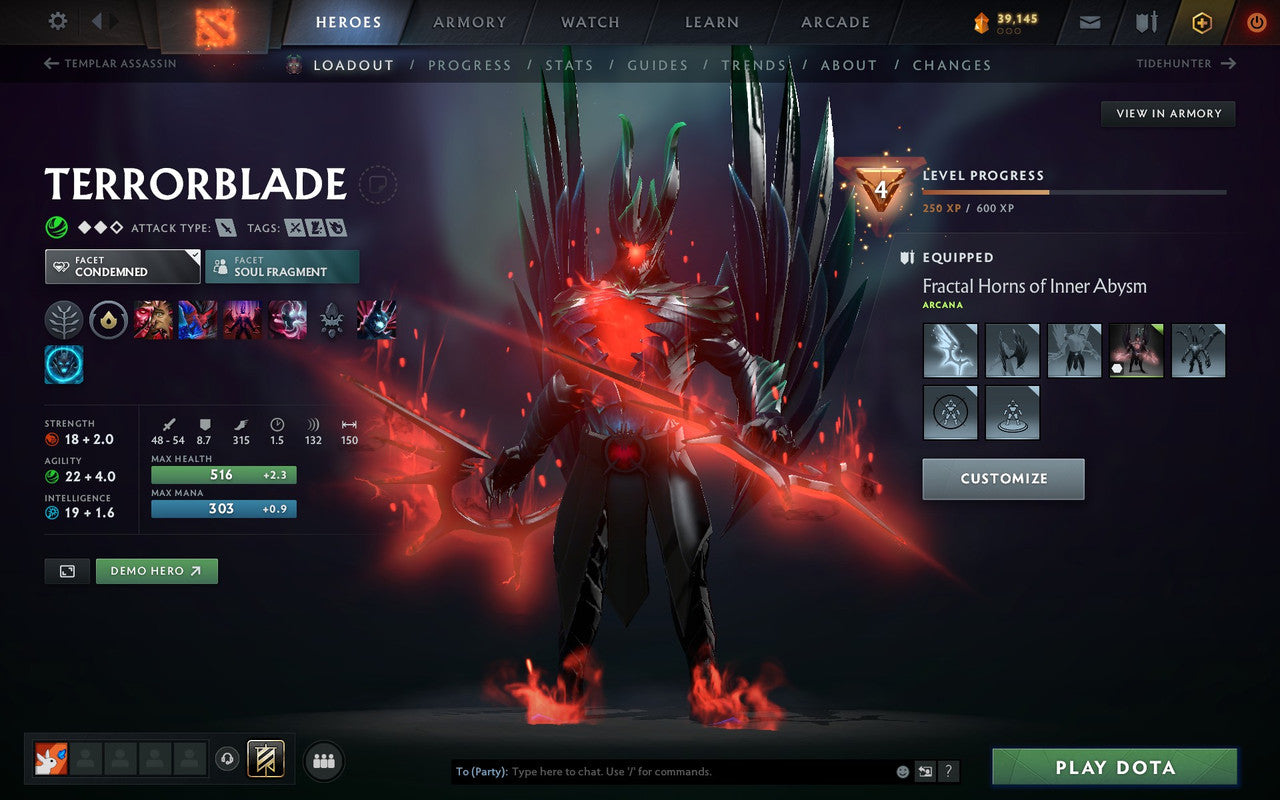
Task: Open the friends group icon near party slots
Action: click(324, 760)
